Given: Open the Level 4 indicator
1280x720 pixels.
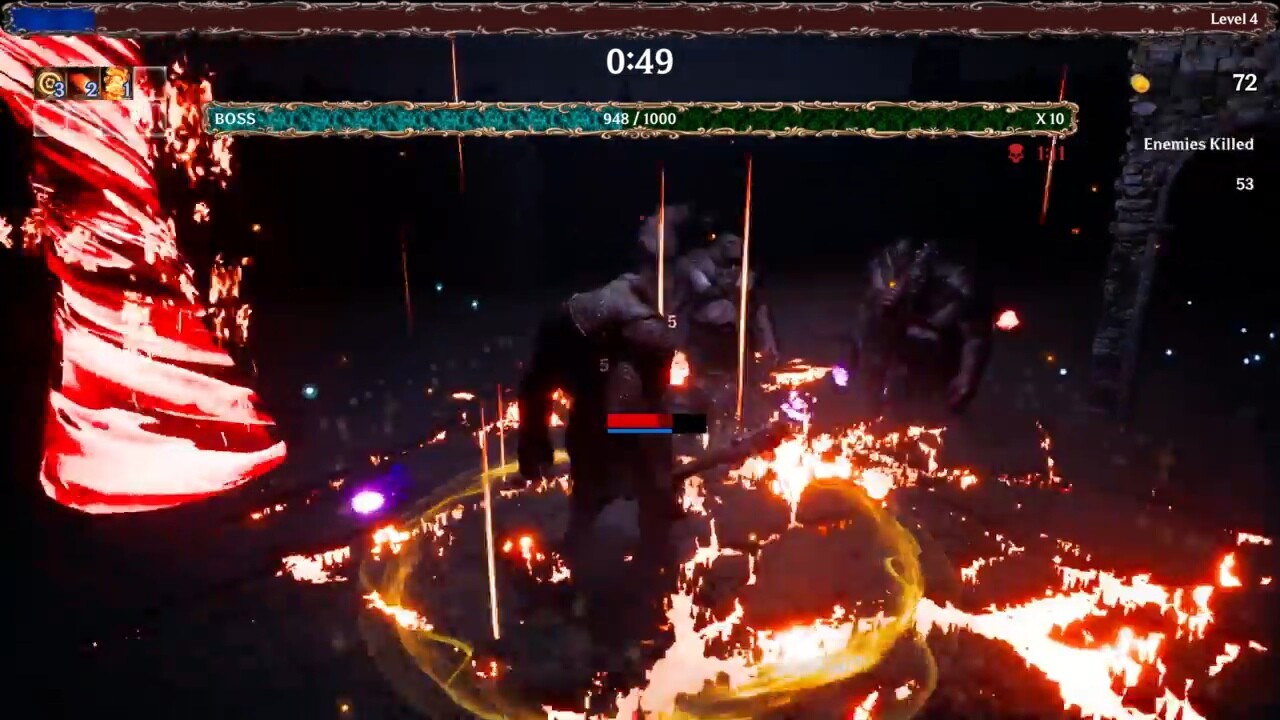Looking at the screenshot, I should [x=1232, y=18].
